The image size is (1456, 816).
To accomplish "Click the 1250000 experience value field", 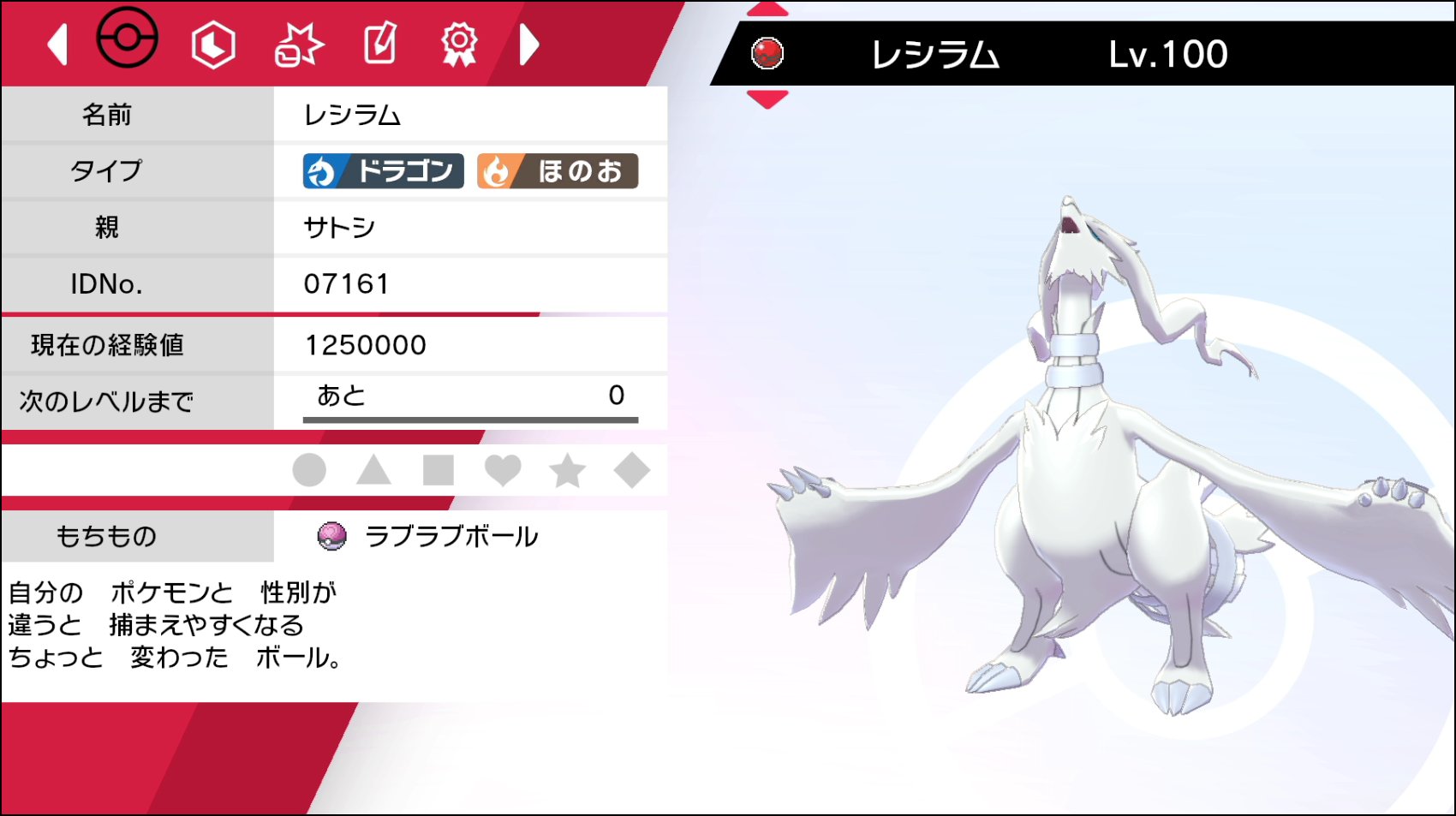I will point(363,344).
